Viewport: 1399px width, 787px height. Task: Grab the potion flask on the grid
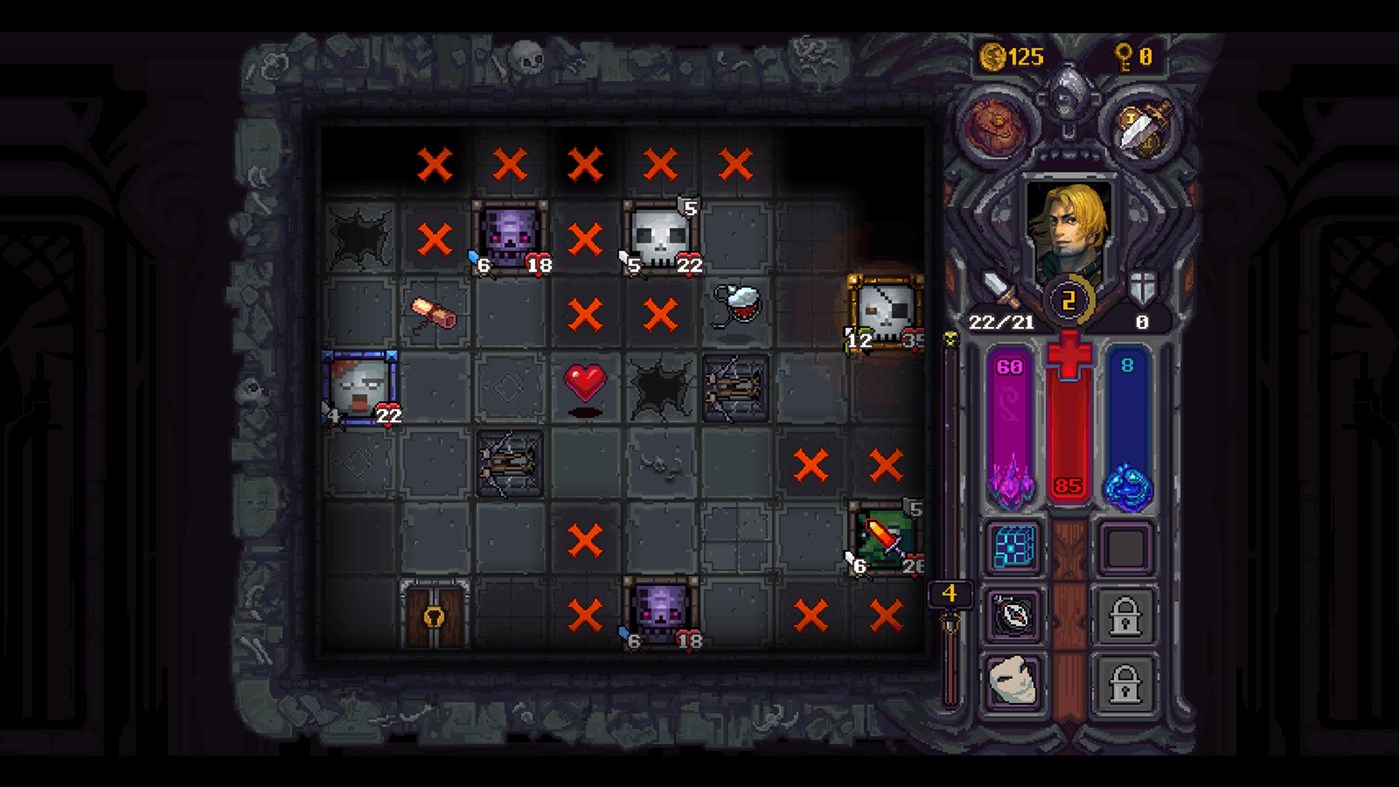(x=737, y=305)
